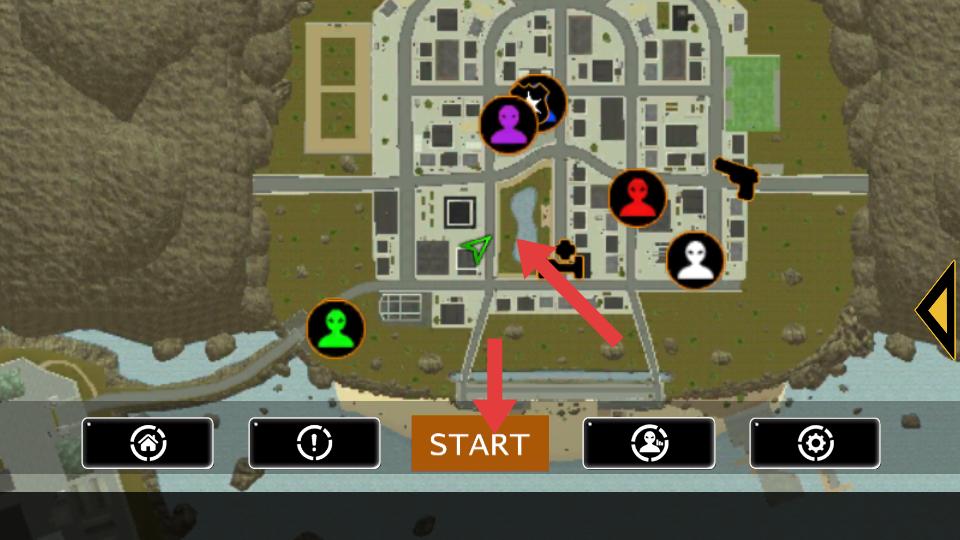Select the exclamation mark button
This screenshot has height=540, width=960.
[x=314, y=443]
